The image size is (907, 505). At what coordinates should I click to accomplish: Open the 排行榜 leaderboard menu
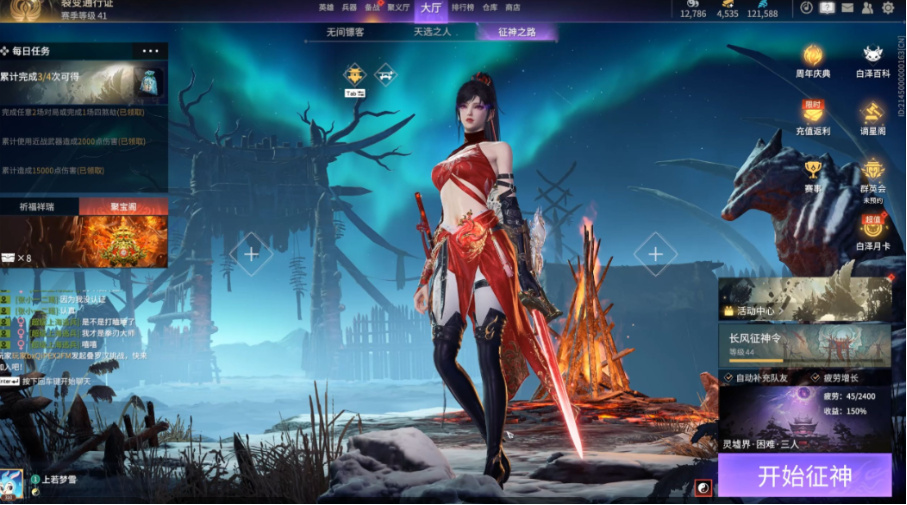point(462,7)
